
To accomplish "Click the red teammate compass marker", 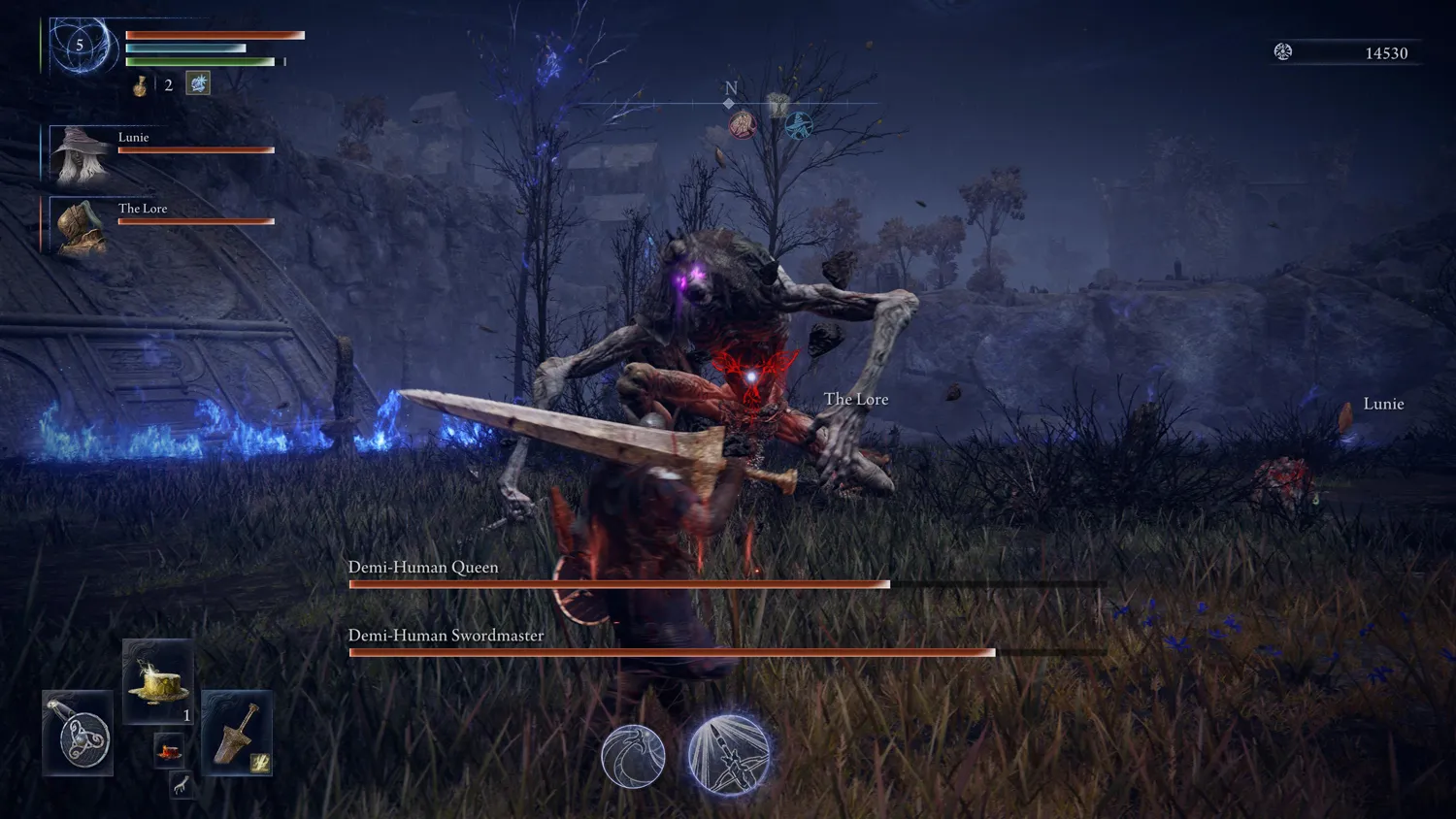I will 743,124.
